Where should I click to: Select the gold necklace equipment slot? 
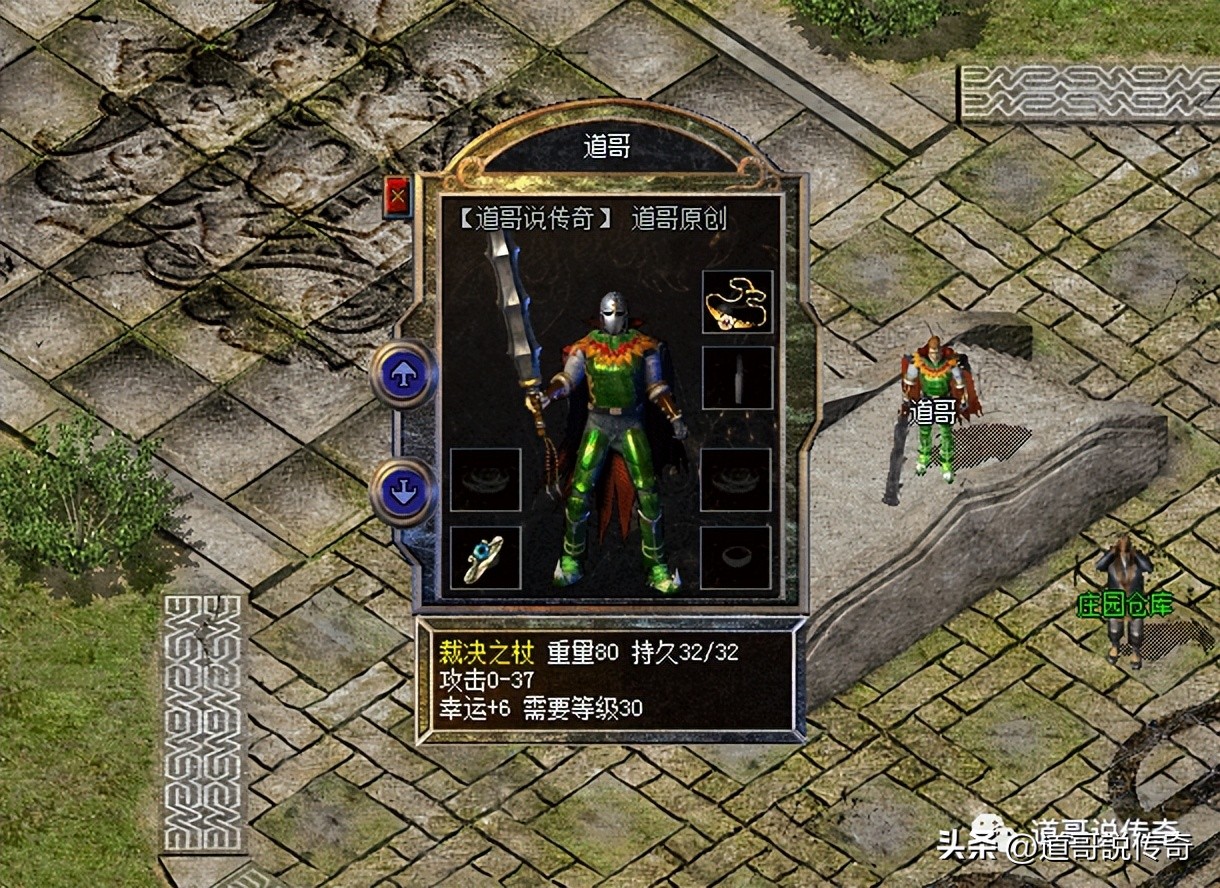coord(737,302)
